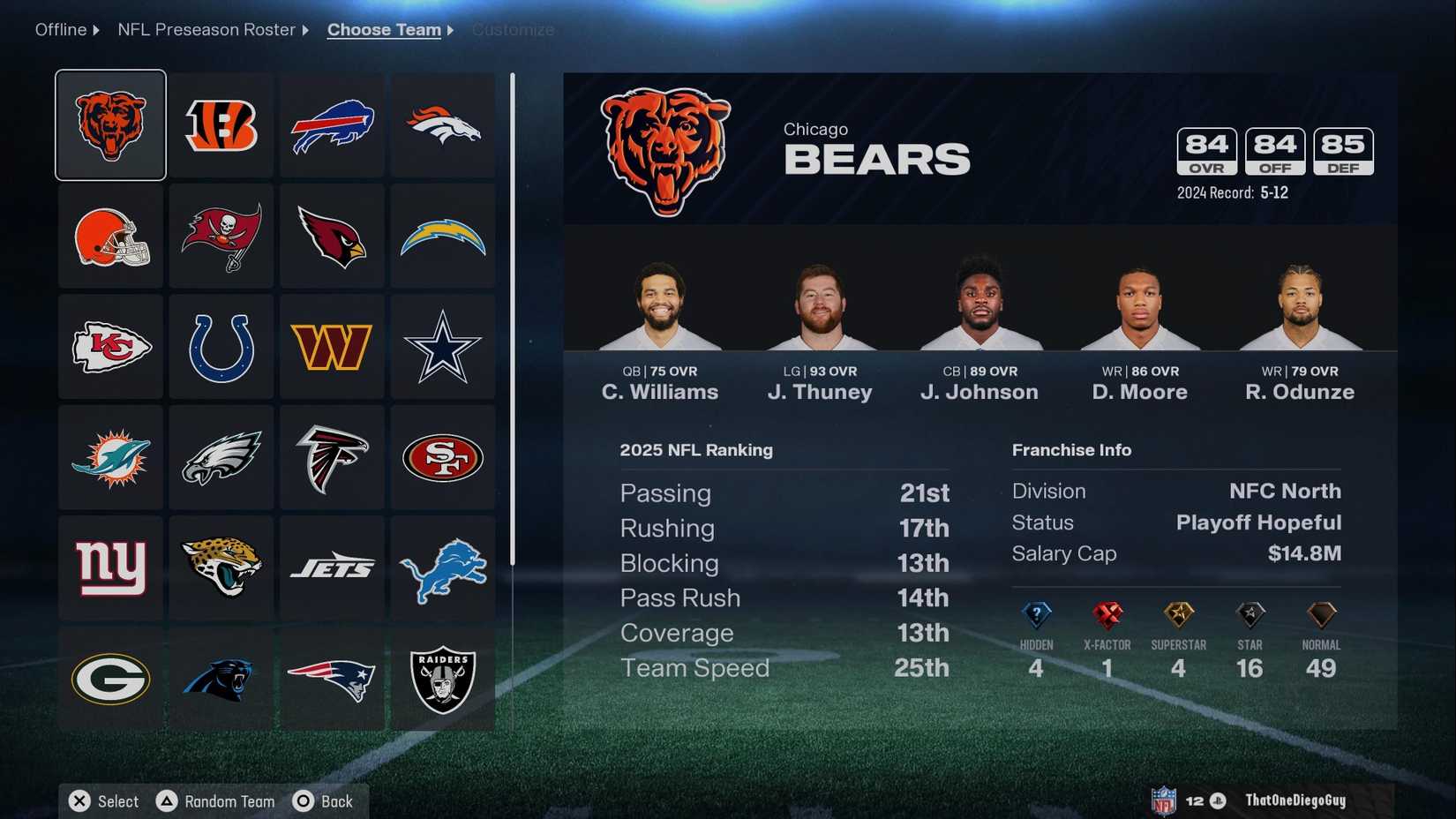This screenshot has height=819, width=1456.
Task: Select the Dallas Cowboys star logo
Action: tap(443, 346)
